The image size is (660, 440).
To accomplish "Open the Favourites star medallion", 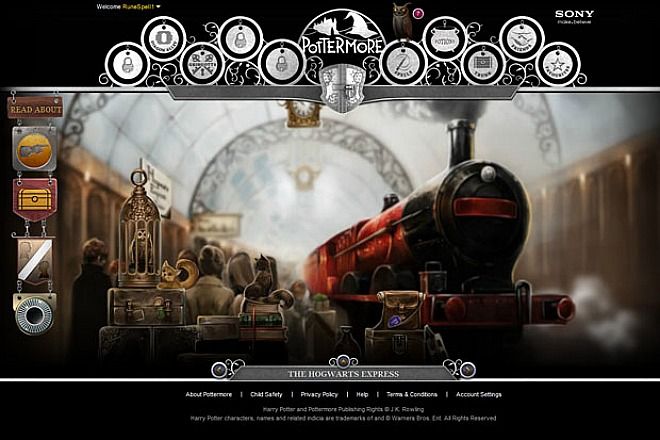I will click(x=557, y=64).
